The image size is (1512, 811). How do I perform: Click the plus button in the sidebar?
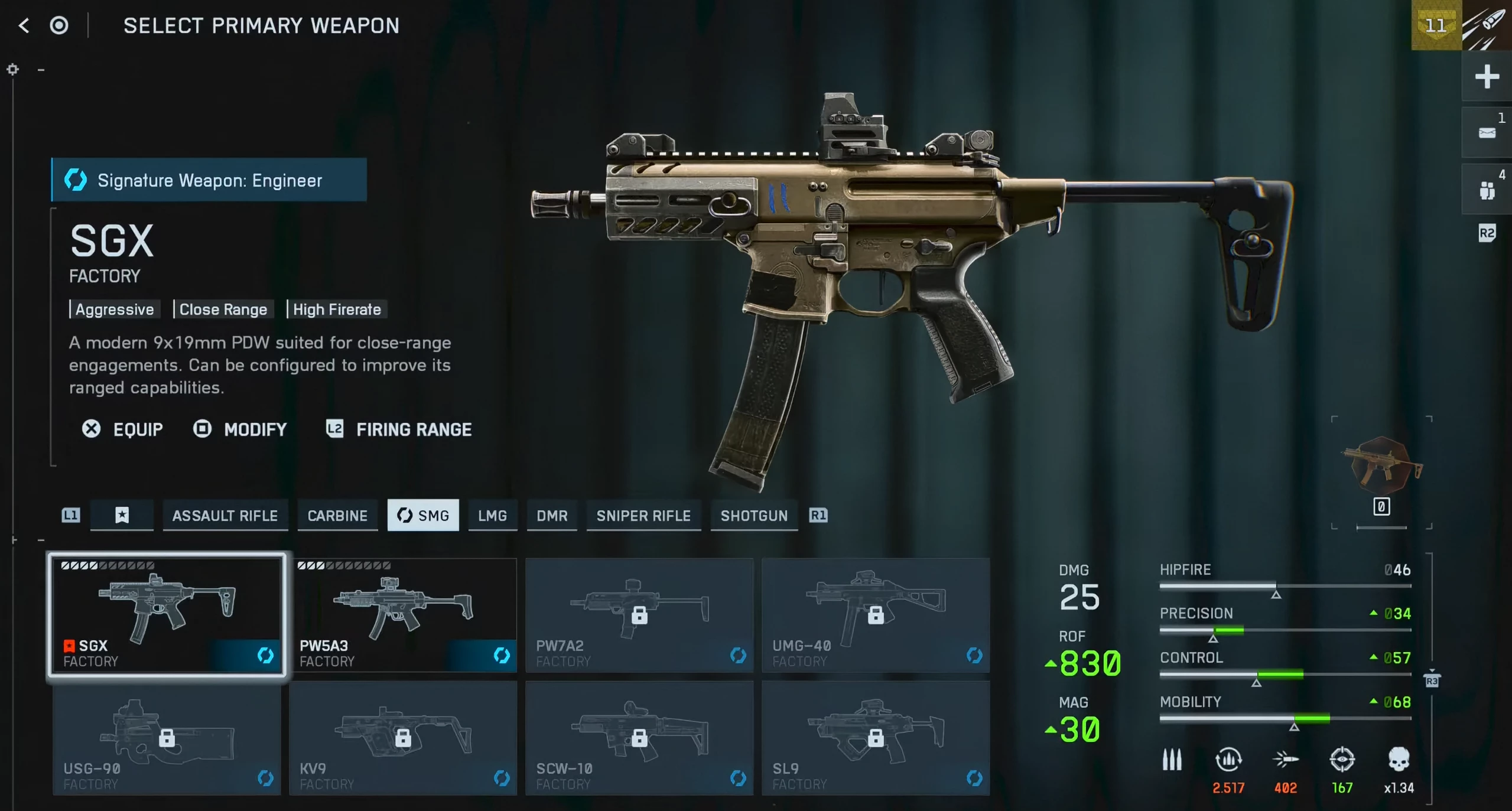(x=1487, y=77)
